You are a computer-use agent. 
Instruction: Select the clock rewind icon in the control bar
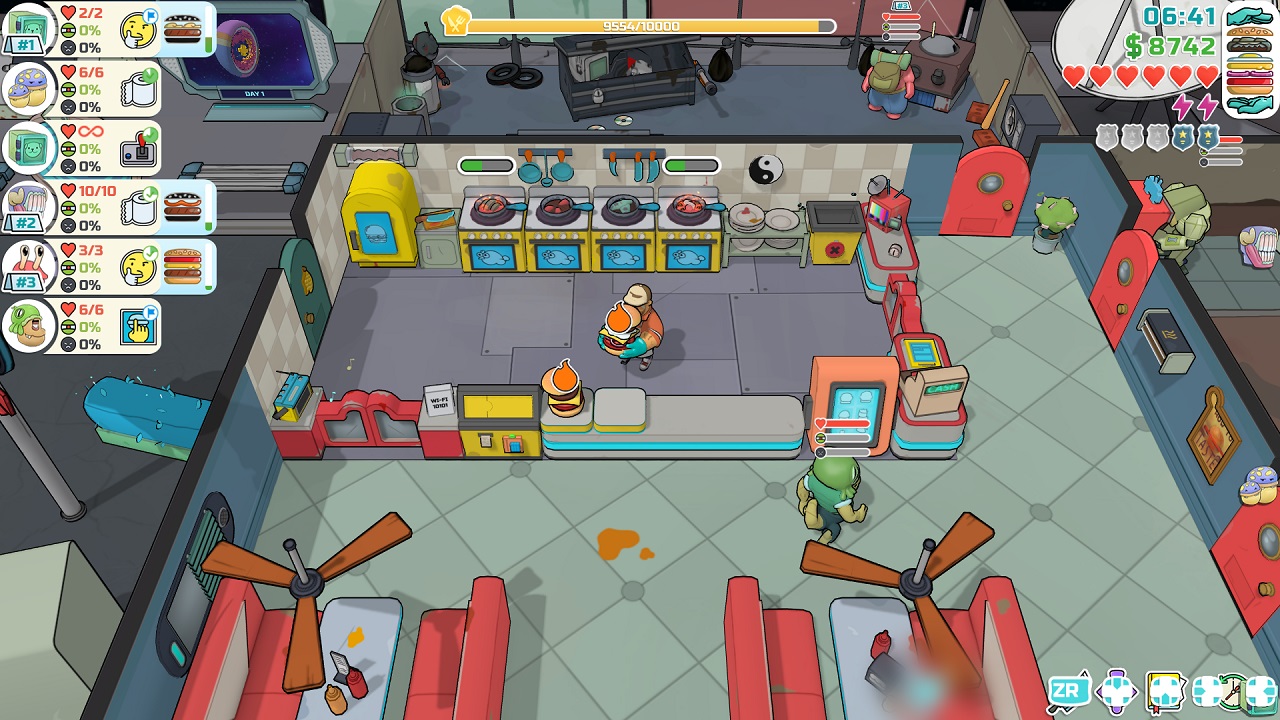coord(1231,692)
